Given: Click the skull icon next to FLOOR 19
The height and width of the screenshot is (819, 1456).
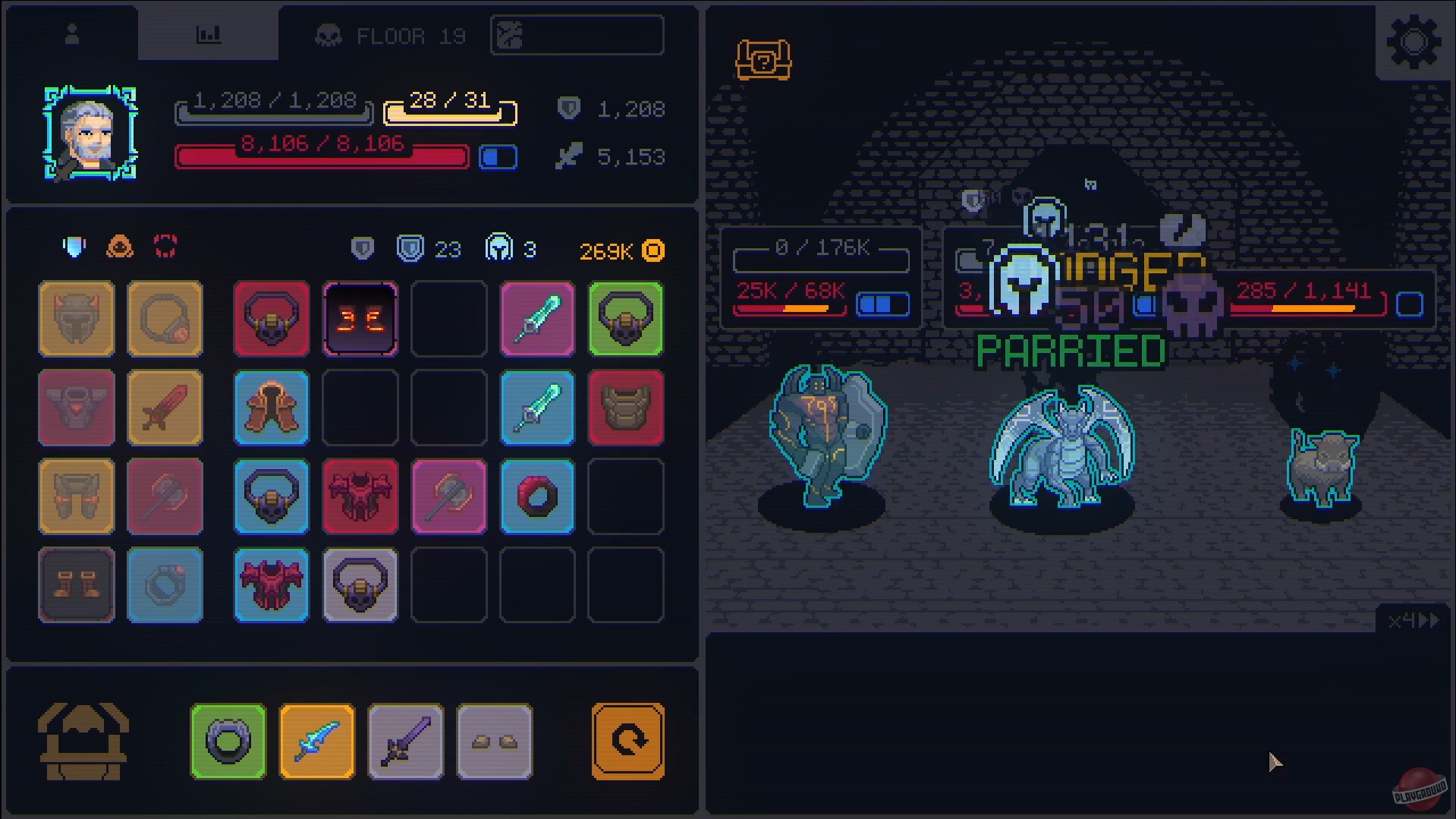Looking at the screenshot, I should click(326, 34).
